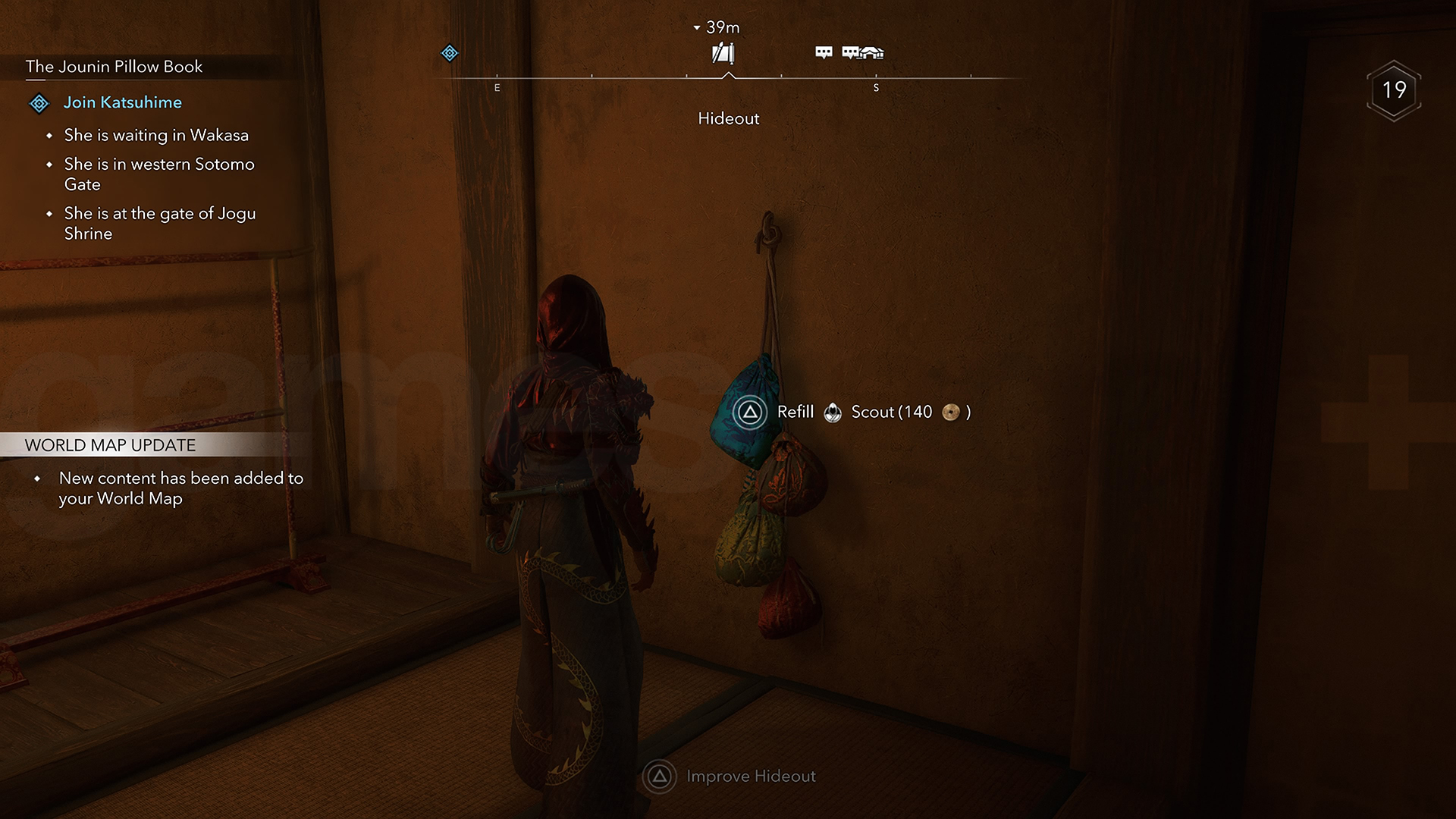Toggle the objective 'She is in western Sotomo Gate'
This screenshot has height=819, width=1456.
point(159,174)
